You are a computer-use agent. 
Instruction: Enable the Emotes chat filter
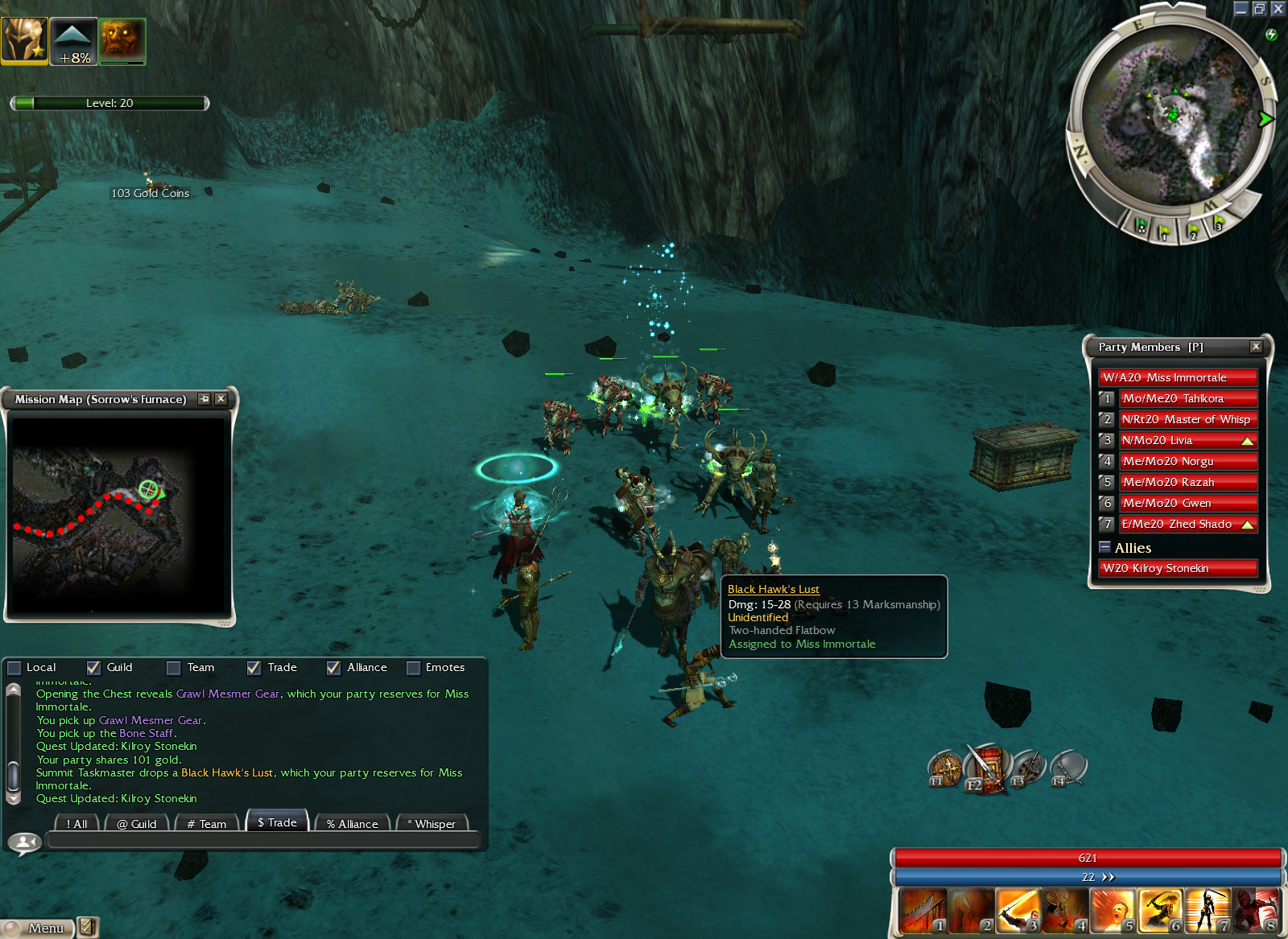tap(414, 668)
